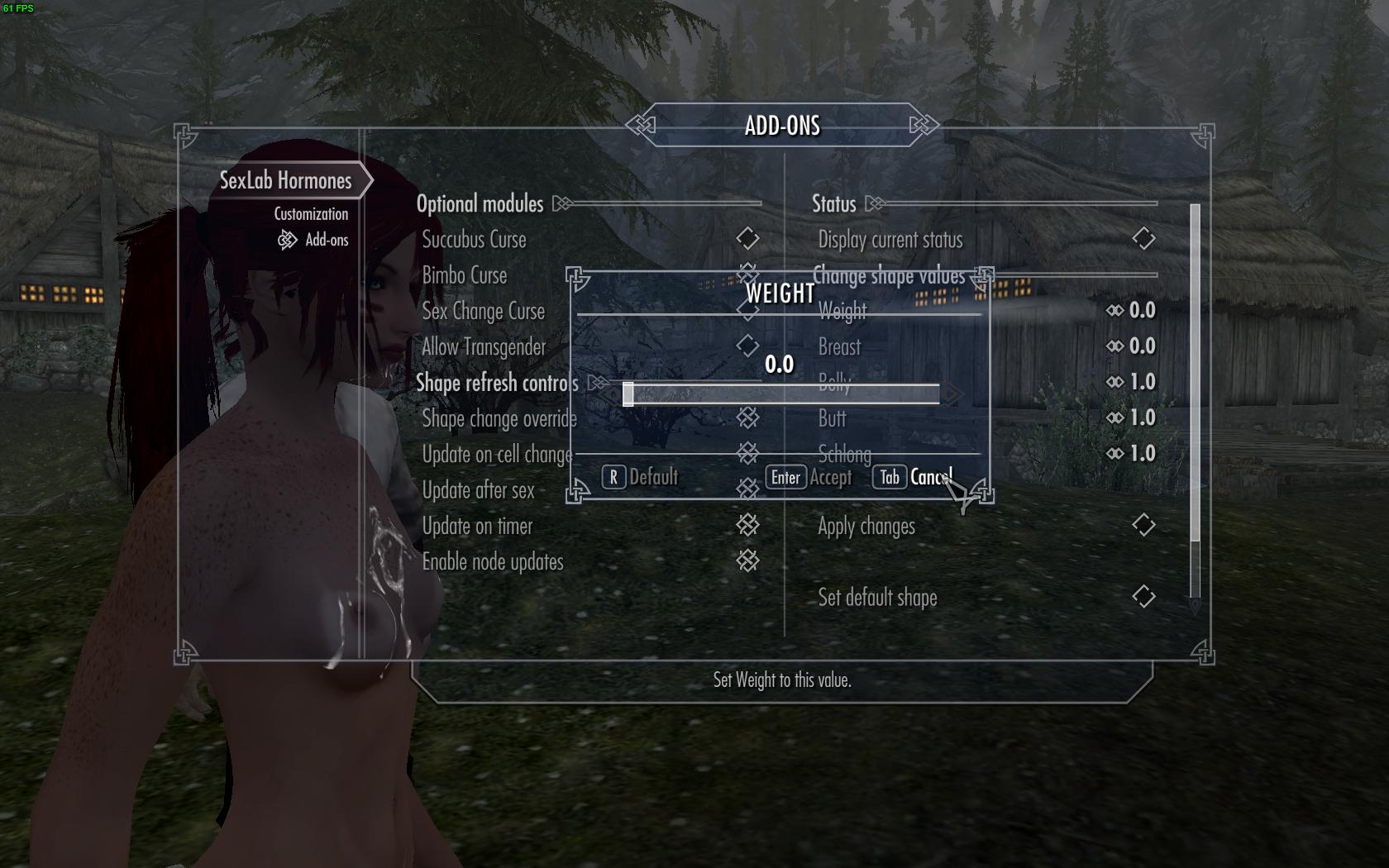The height and width of the screenshot is (868, 1389).
Task: Toggle Enable node updates option
Action: [747, 561]
